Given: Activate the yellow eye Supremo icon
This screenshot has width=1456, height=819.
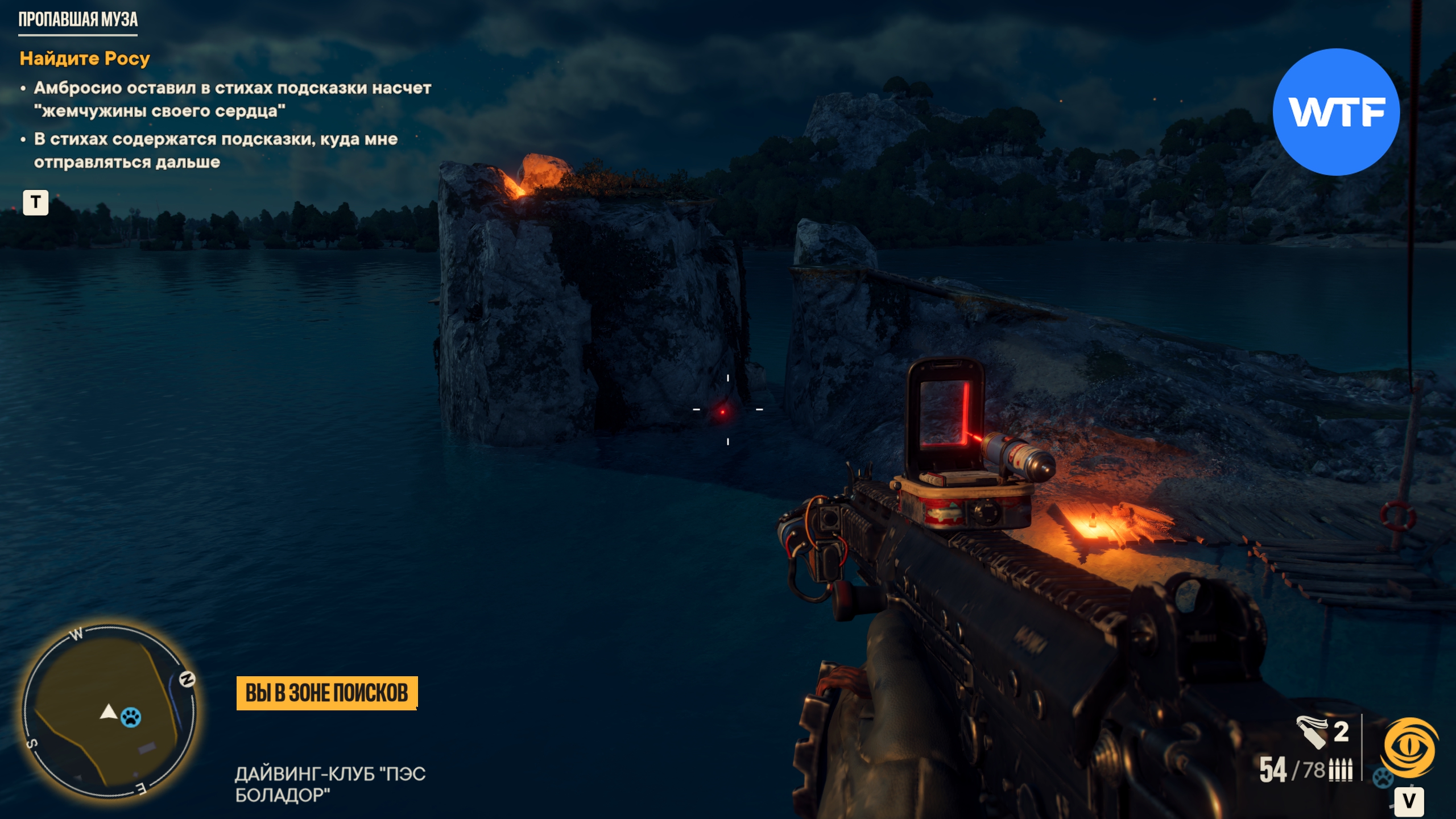Looking at the screenshot, I should click(x=1410, y=748).
